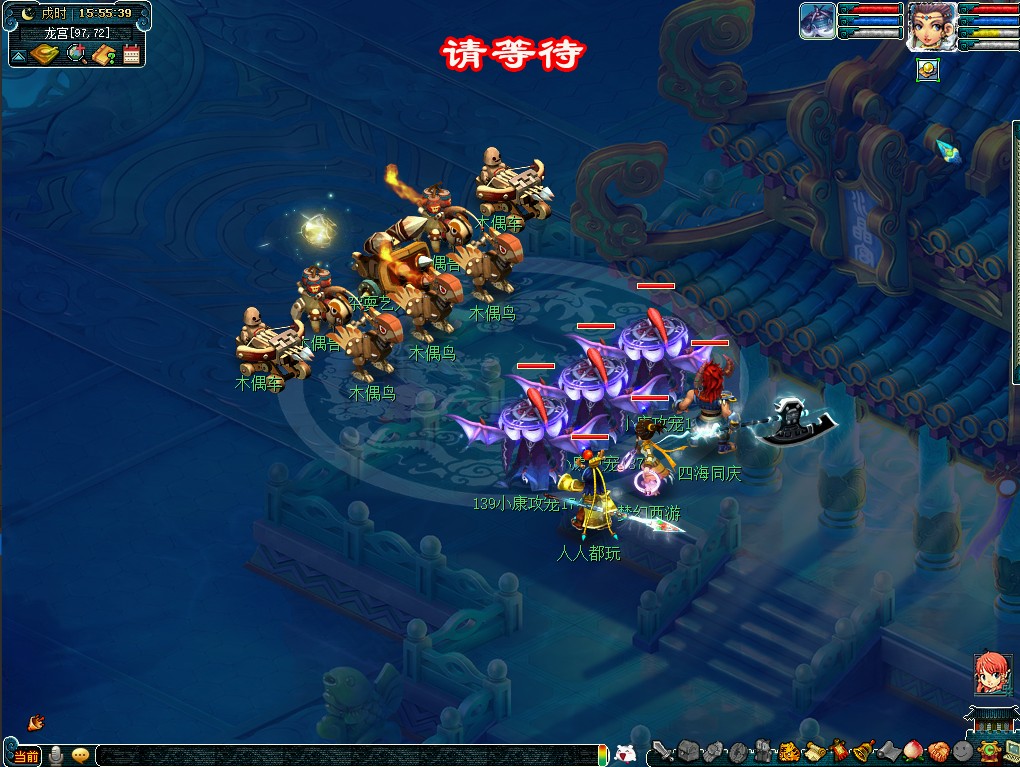The image size is (1020, 767).
Task: Select the peach icon in toolbar
Action: [x=913, y=752]
